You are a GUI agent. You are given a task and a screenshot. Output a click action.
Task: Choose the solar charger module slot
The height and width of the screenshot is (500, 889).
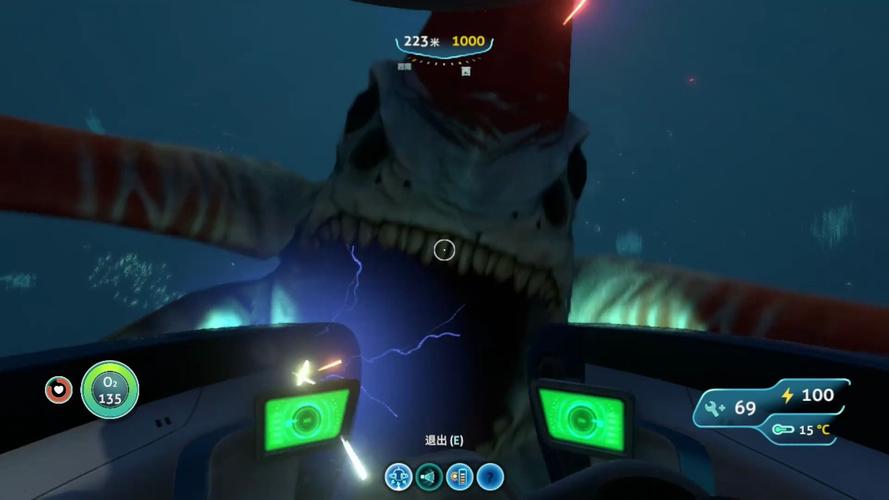click(x=459, y=477)
